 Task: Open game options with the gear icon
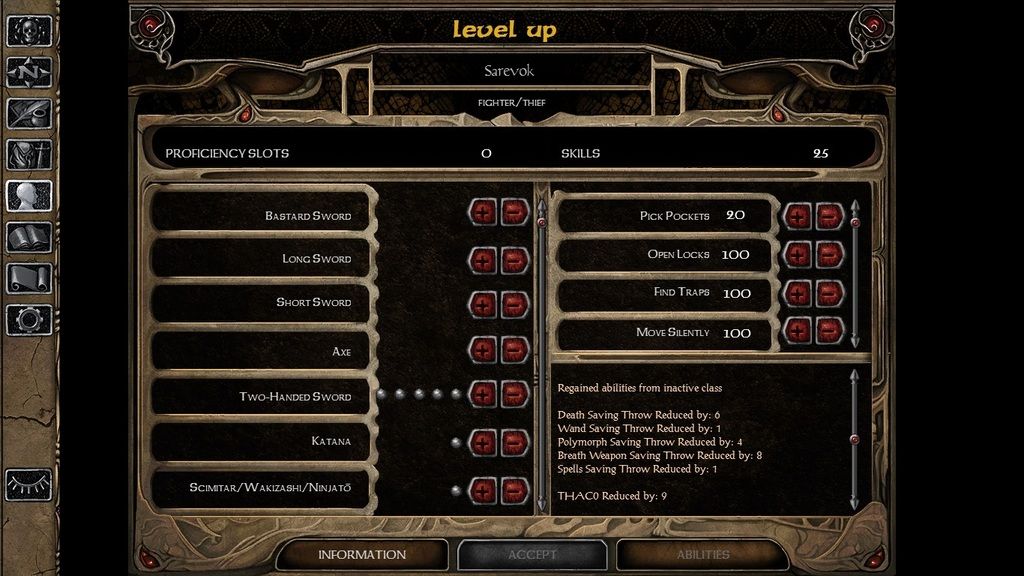tap(29, 320)
